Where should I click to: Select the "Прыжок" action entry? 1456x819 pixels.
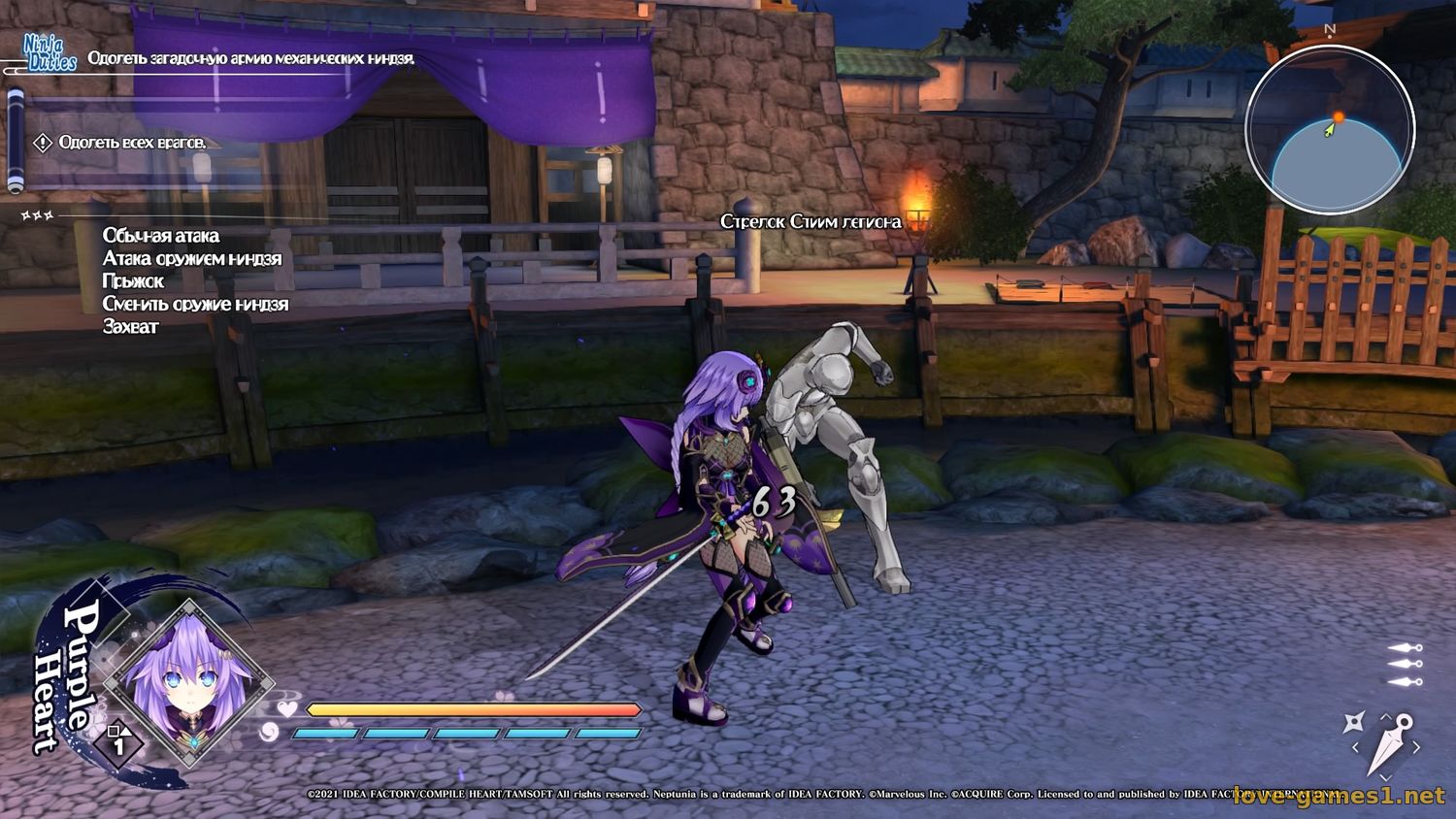(134, 281)
